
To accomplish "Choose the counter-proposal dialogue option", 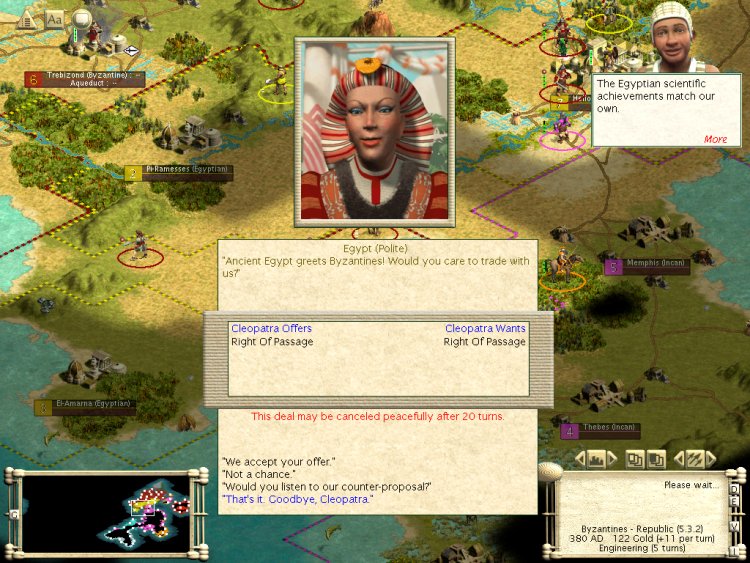I will [326, 487].
